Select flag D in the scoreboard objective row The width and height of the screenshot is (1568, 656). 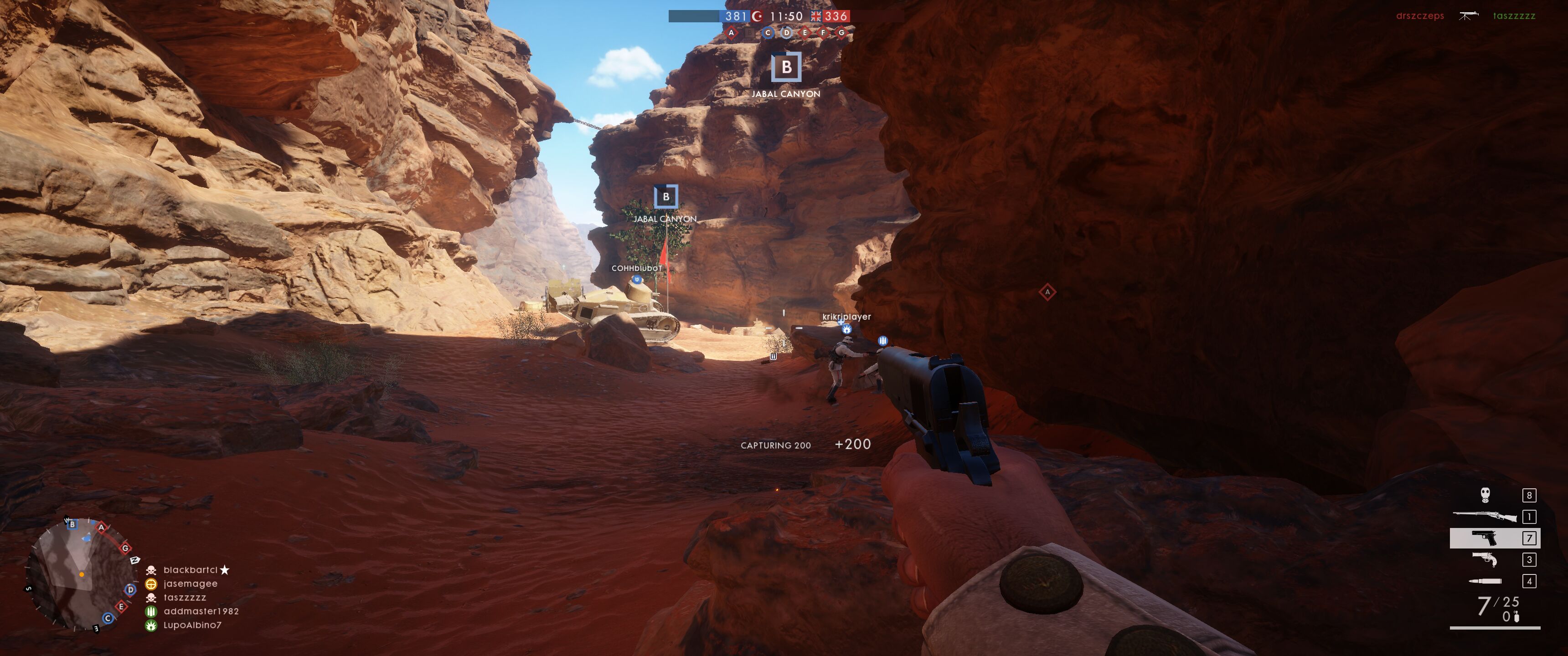click(786, 33)
